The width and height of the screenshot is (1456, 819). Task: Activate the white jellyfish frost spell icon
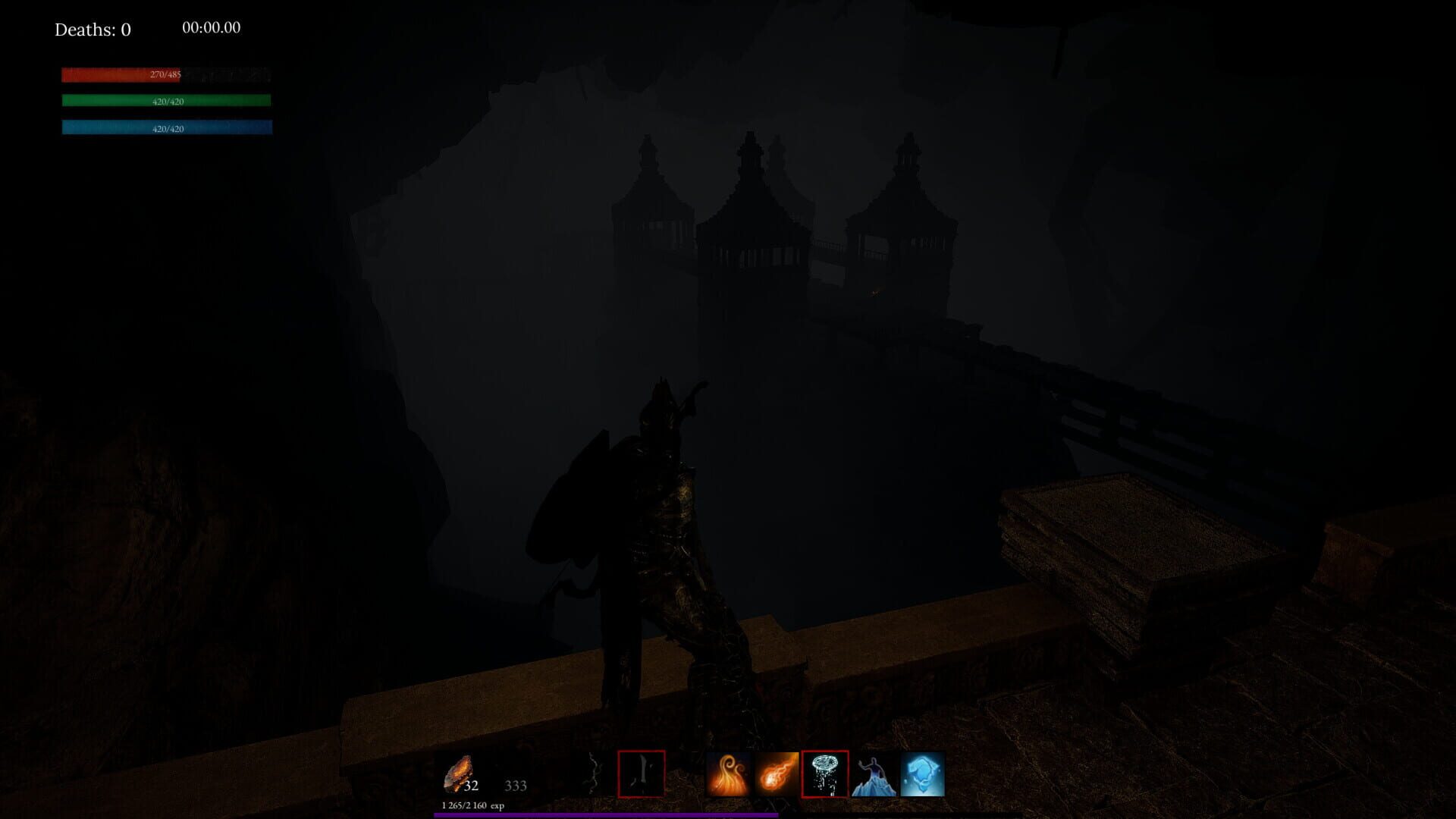pyautogui.click(x=825, y=773)
